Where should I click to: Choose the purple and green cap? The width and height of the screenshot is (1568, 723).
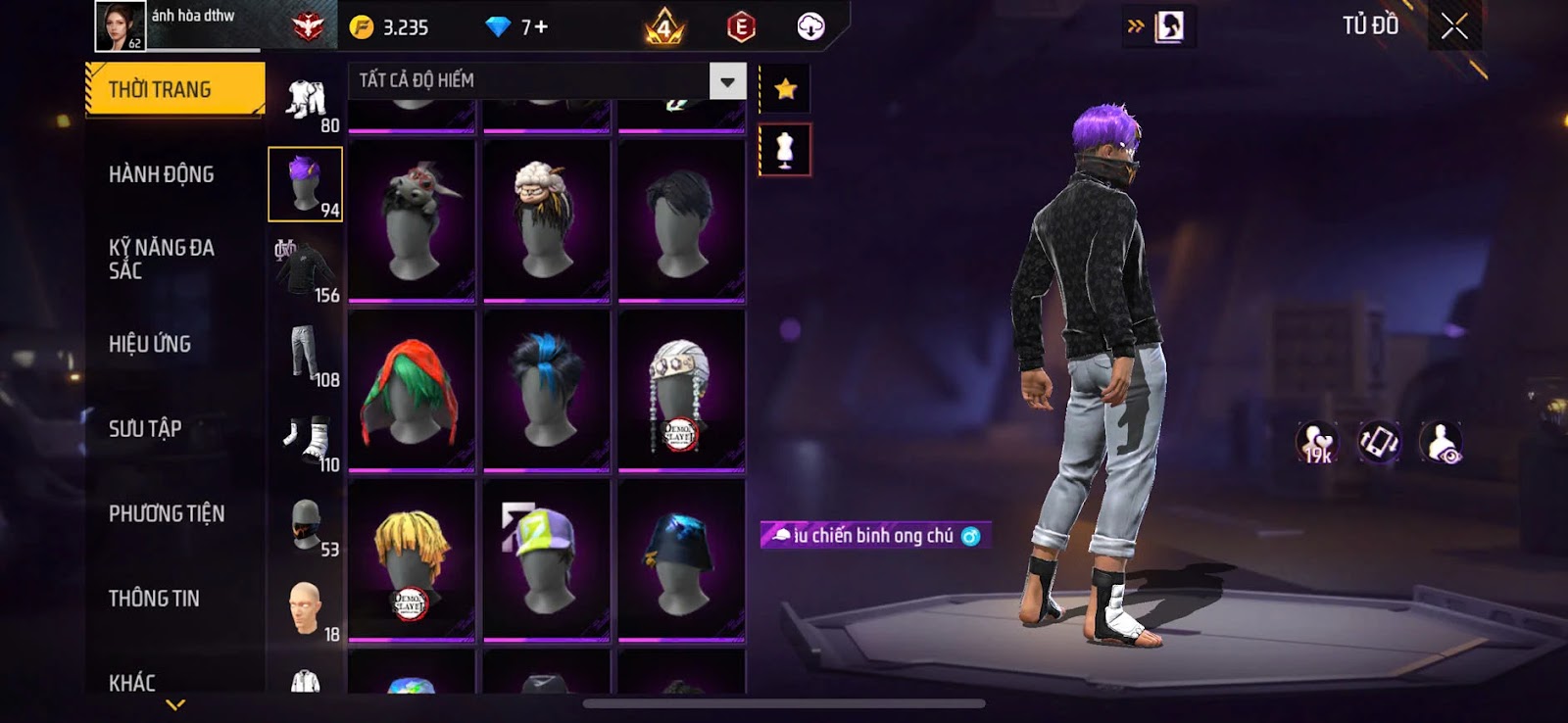tap(547, 560)
